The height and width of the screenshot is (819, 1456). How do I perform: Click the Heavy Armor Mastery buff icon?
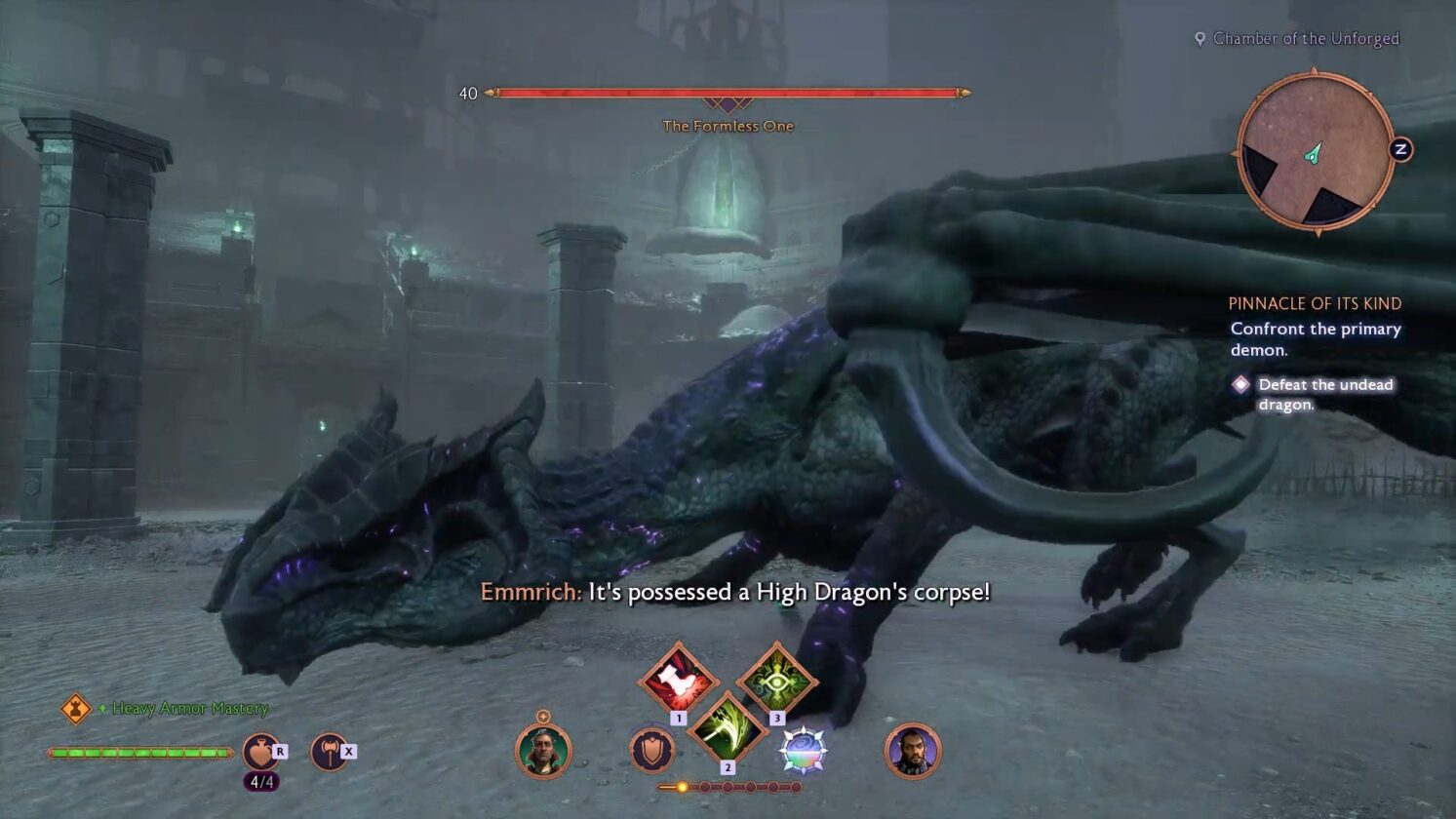click(76, 709)
